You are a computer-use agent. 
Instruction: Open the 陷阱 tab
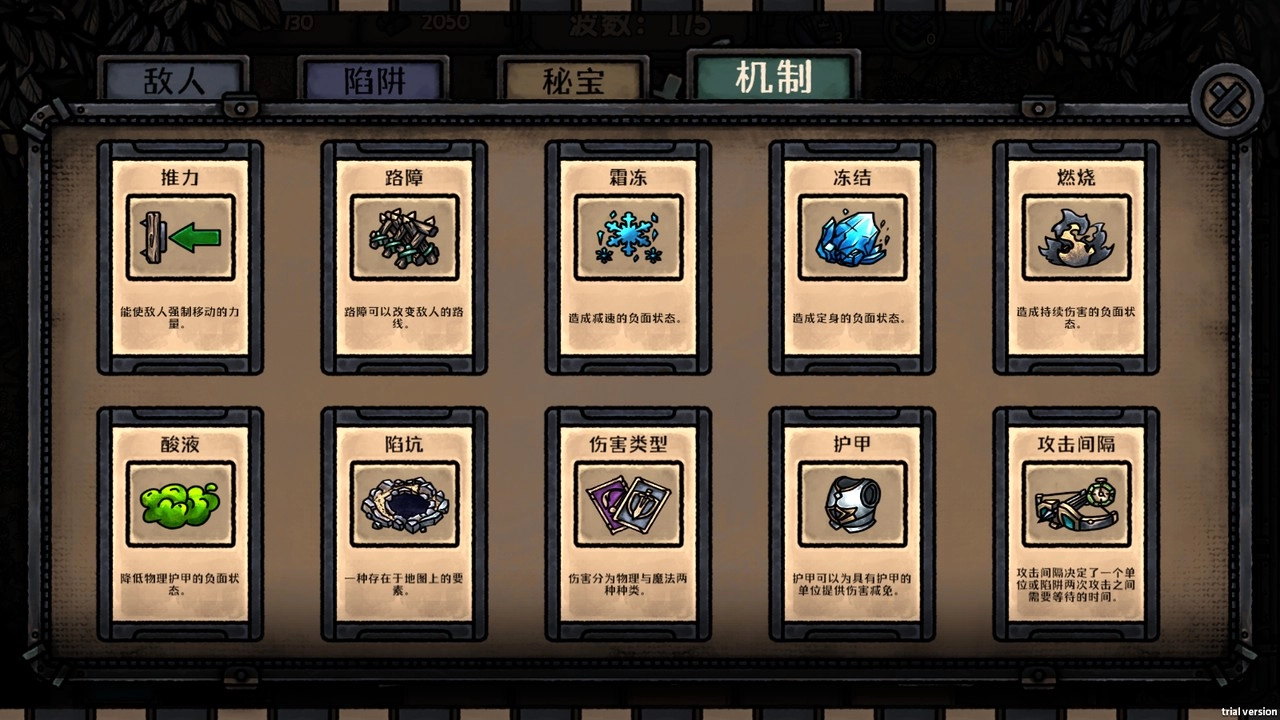373,77
